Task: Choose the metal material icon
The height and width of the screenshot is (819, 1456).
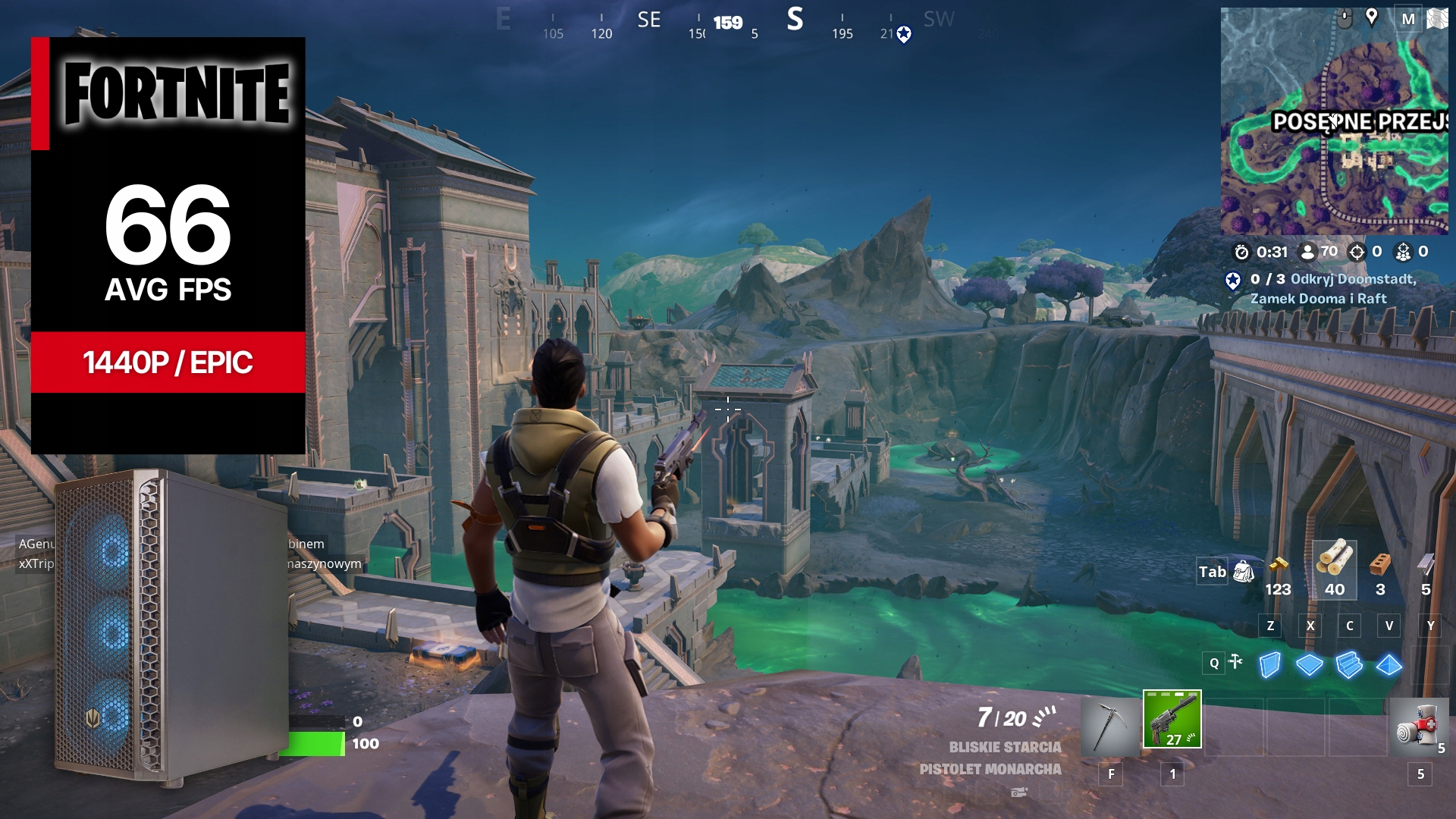Action: point(1426,566)
